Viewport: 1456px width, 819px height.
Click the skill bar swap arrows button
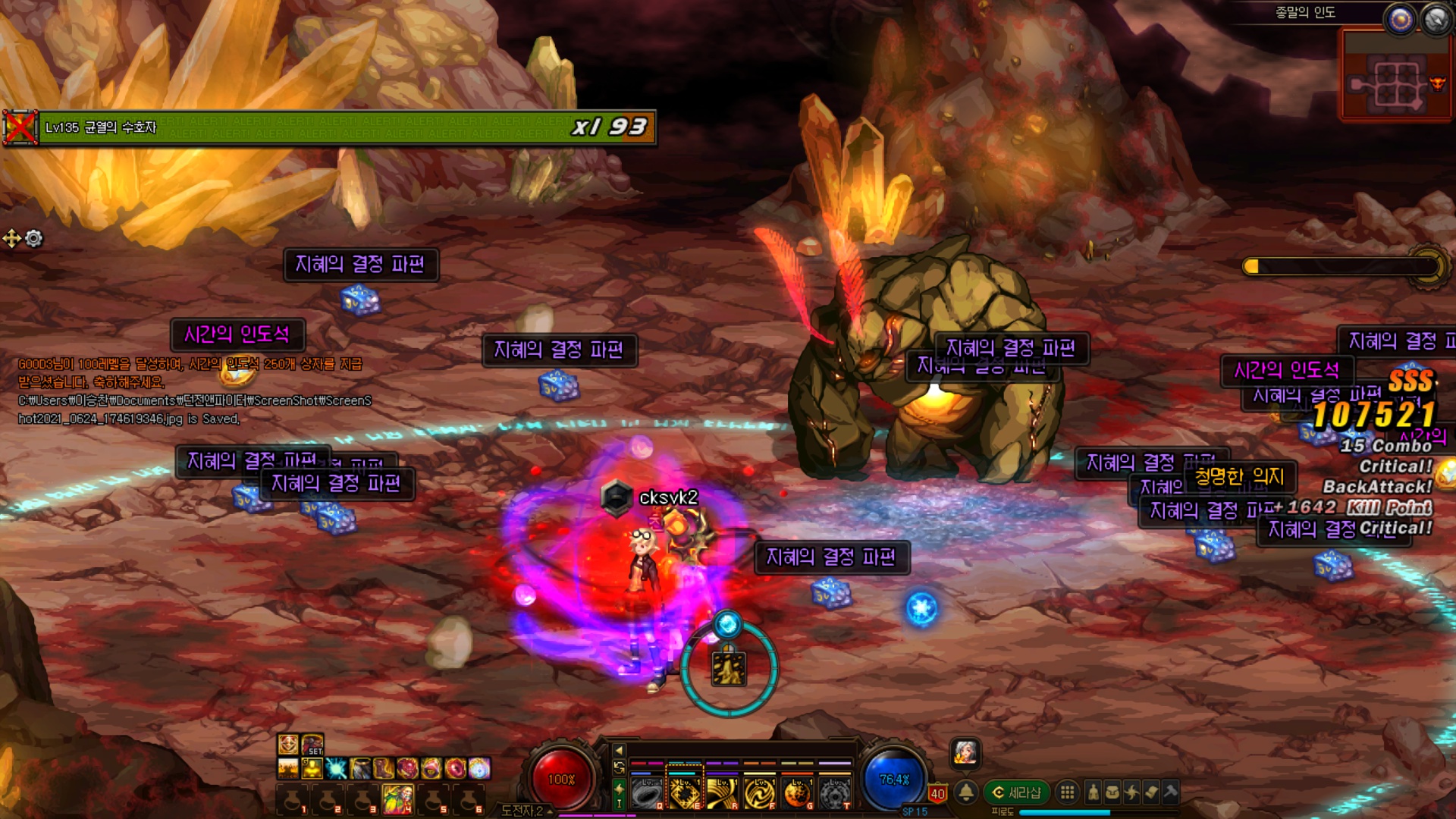tap(619, 768)
